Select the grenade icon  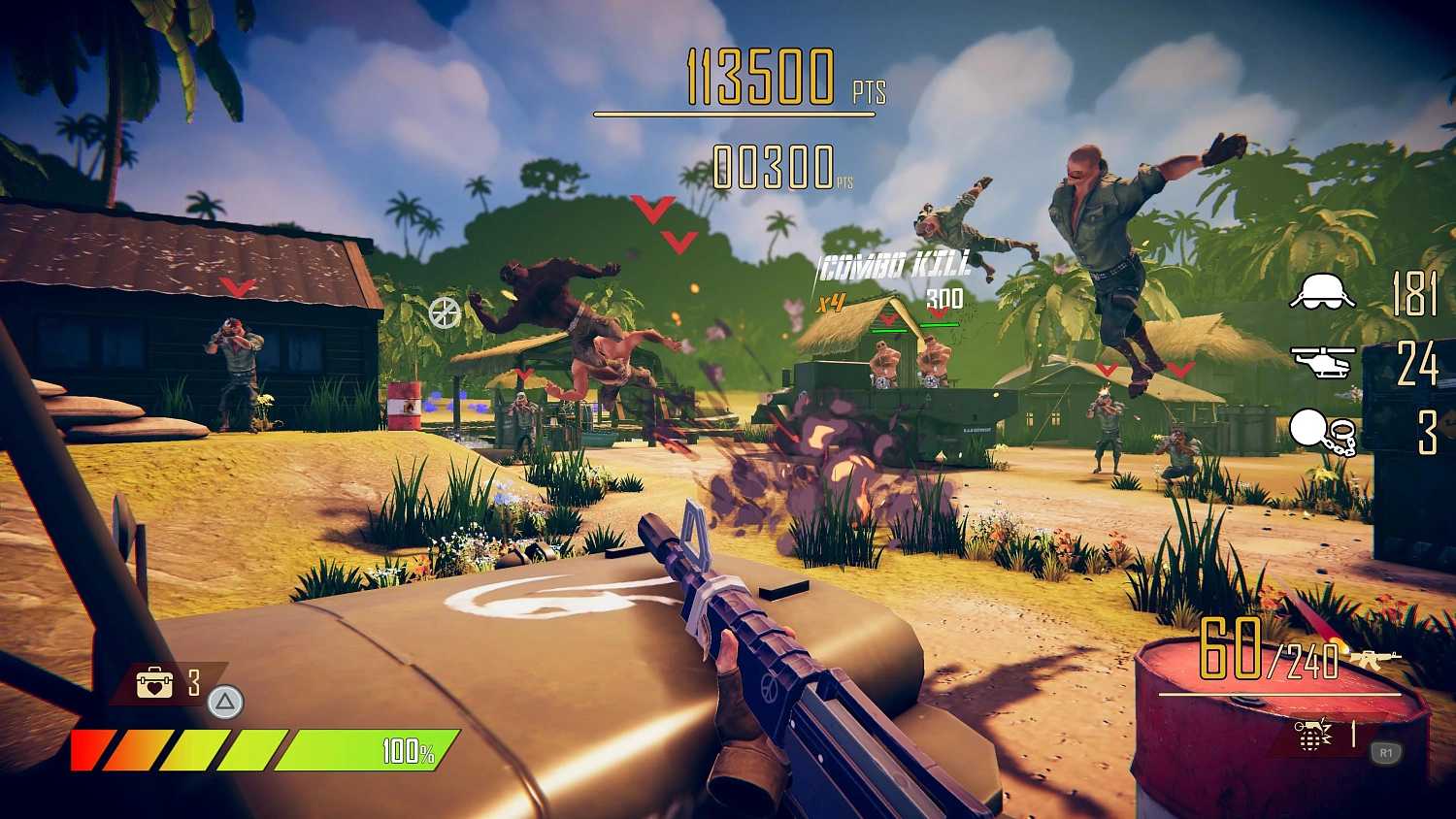1312,735
